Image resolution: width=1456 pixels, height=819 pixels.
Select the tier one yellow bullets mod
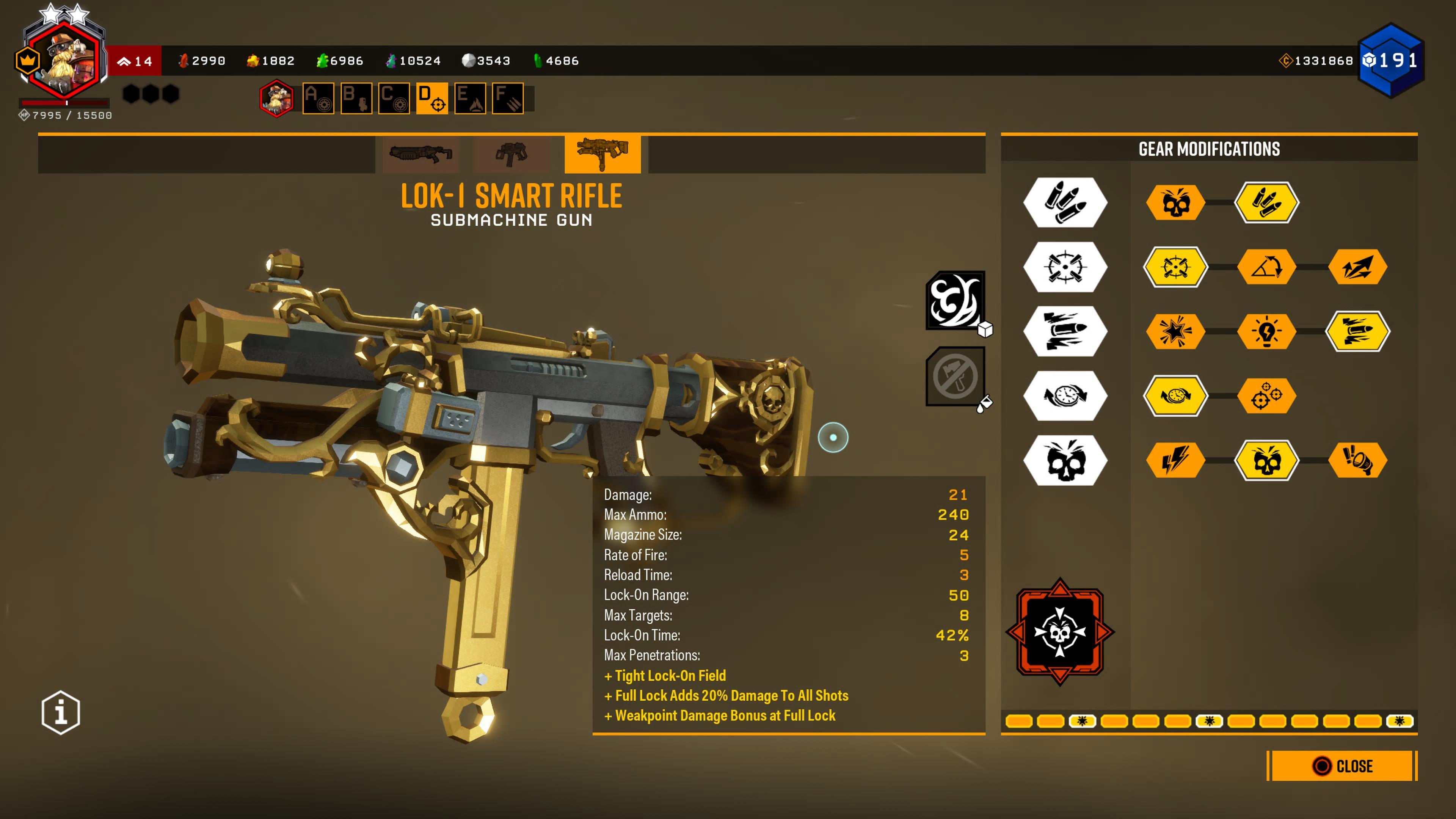click(1267, 202)
